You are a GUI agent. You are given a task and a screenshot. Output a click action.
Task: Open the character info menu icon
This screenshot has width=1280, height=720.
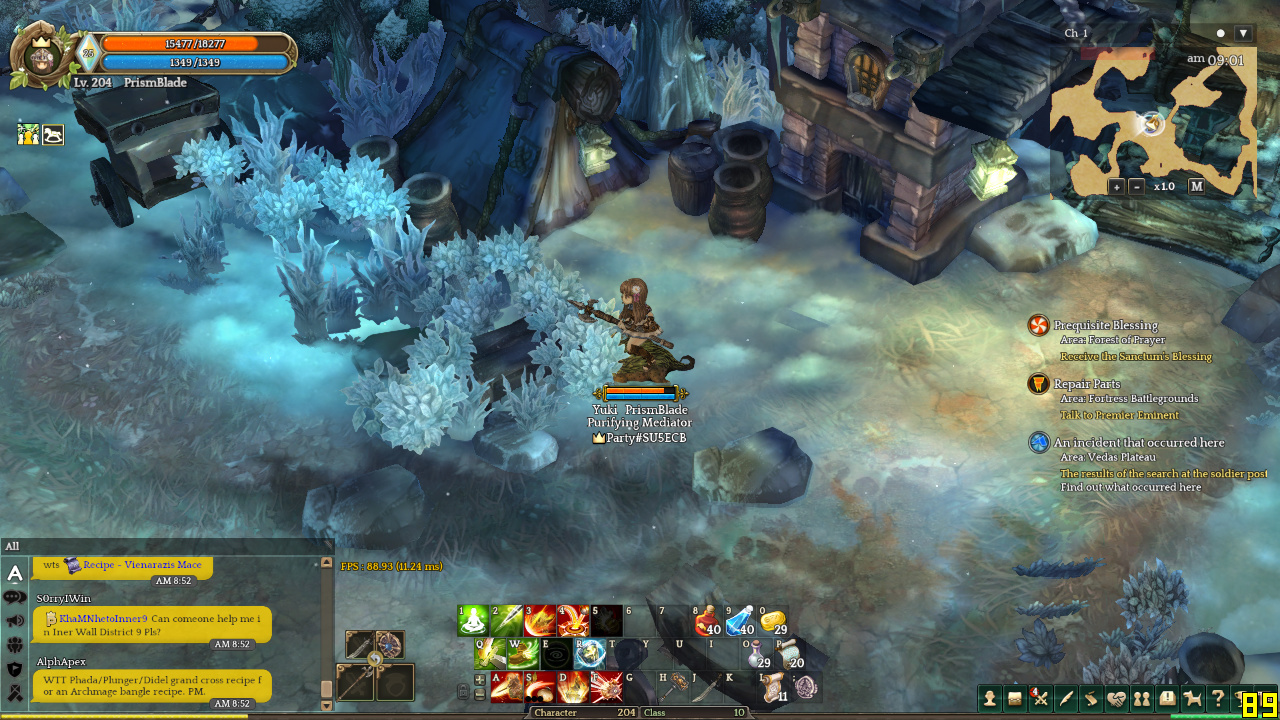click(990, 699)
